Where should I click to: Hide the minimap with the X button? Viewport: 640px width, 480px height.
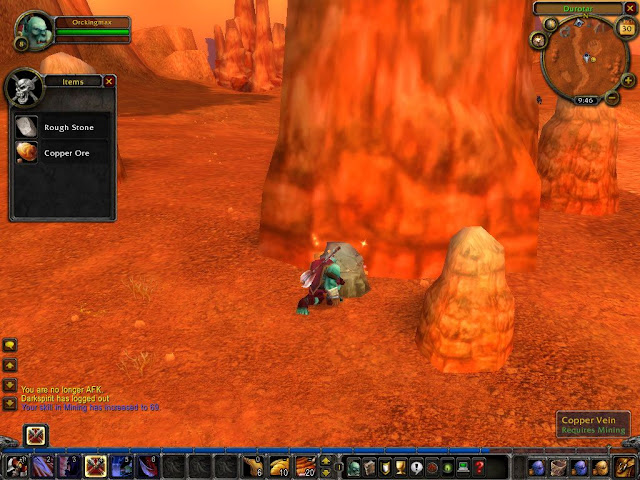628,9
